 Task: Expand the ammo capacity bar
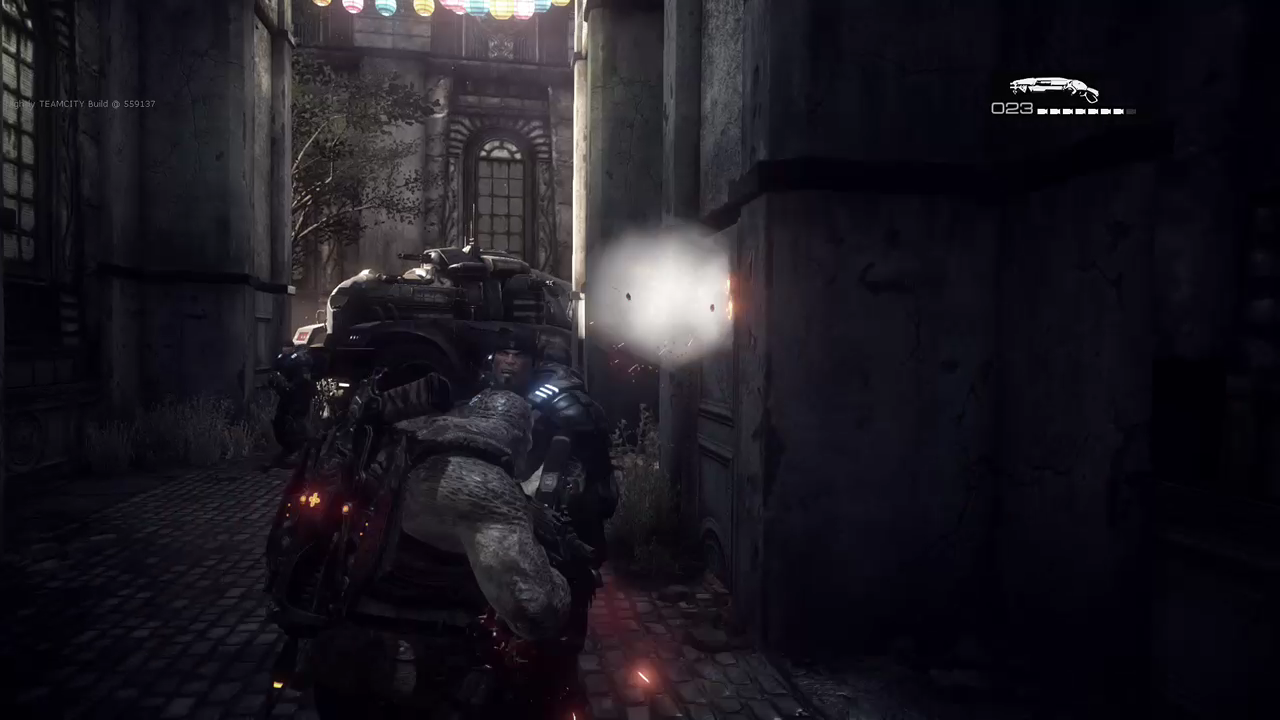tap(1085, 111)
